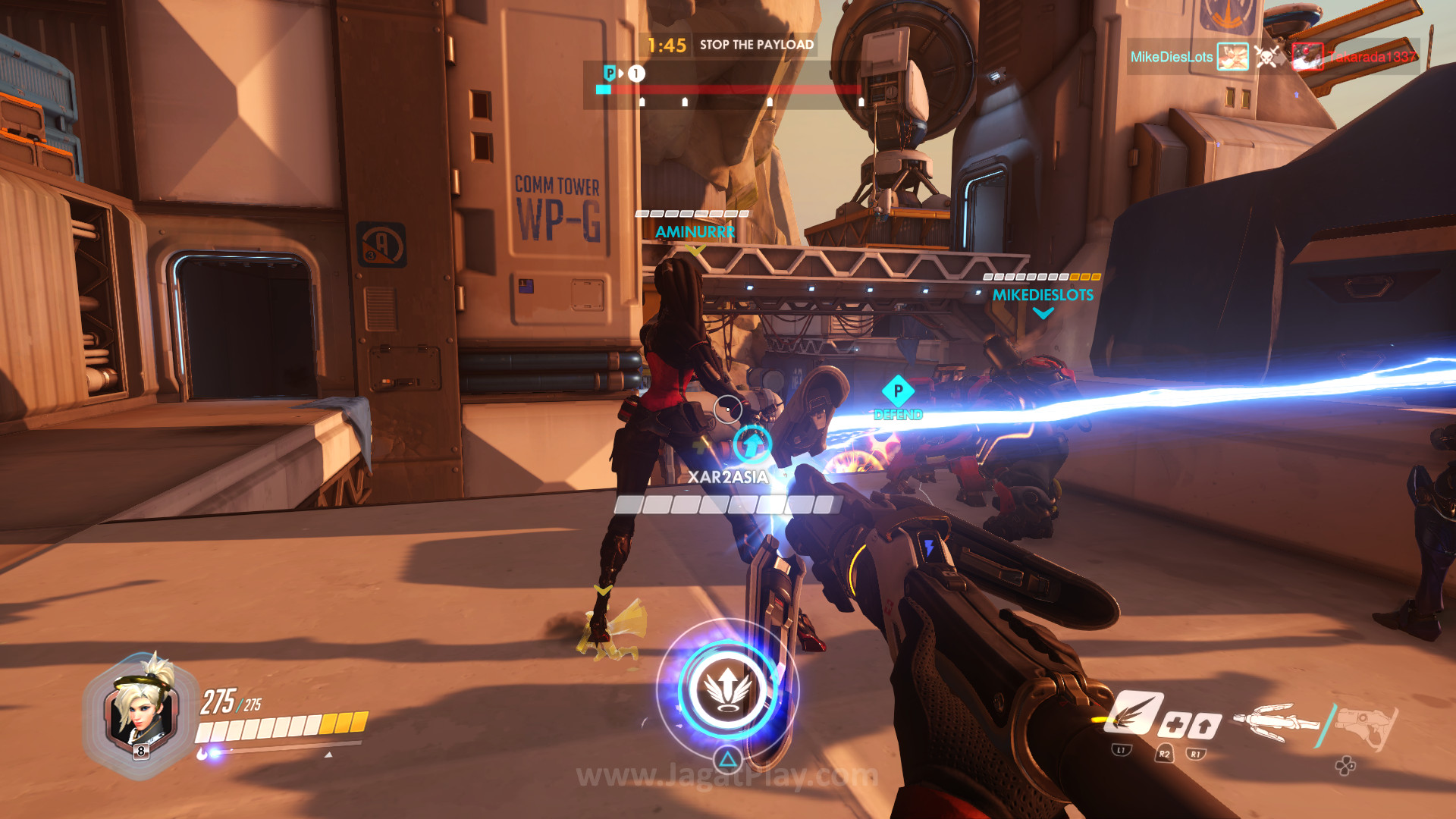1456x819 pixels.
Task: Select the MIKEDIESLOTS teammate nameplate
Action: (x=1043, y=295)
